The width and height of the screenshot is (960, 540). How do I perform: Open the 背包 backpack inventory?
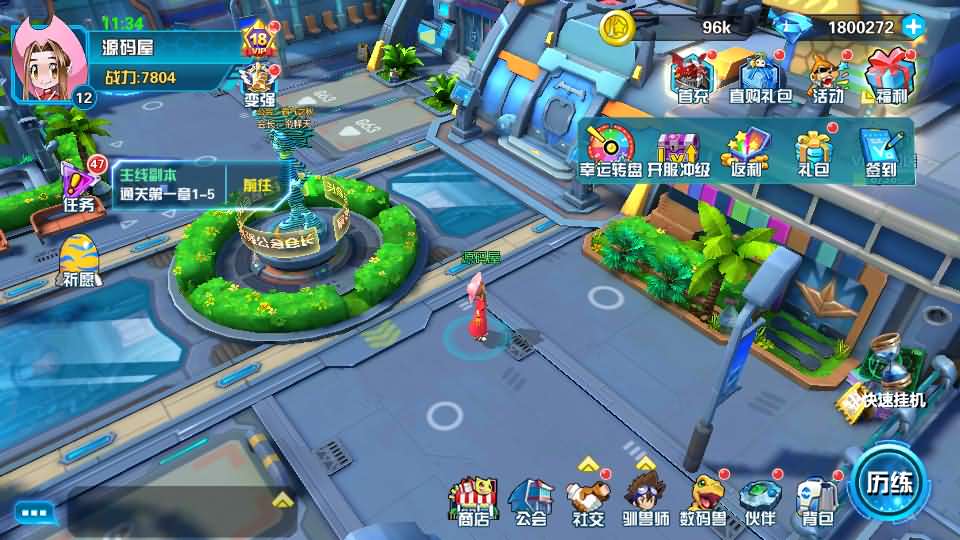pyautogui.click(x=816, y=502)
